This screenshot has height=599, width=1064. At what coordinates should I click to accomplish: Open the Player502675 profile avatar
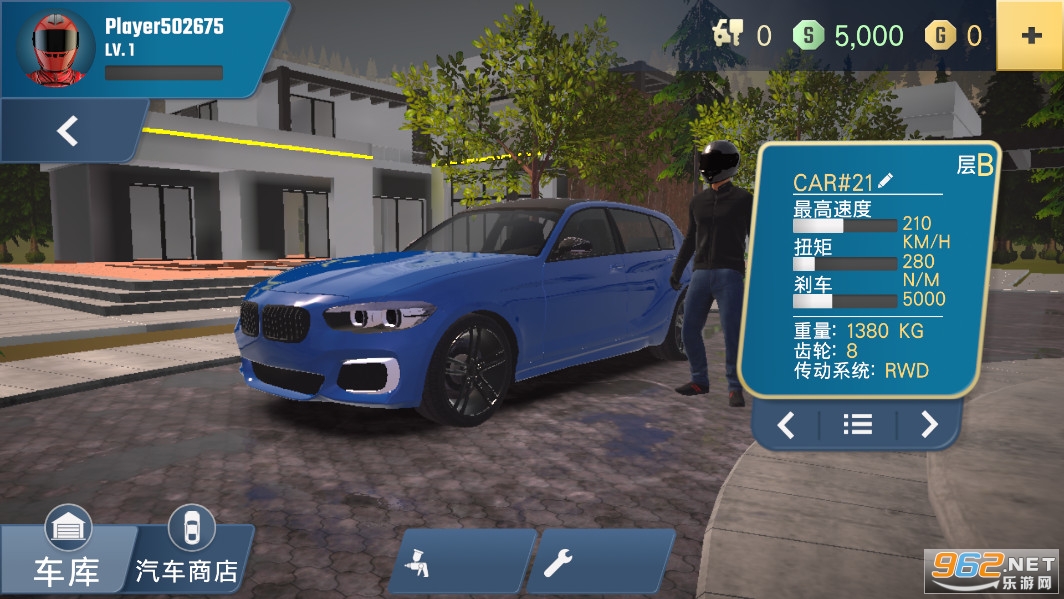coord(50,49)
